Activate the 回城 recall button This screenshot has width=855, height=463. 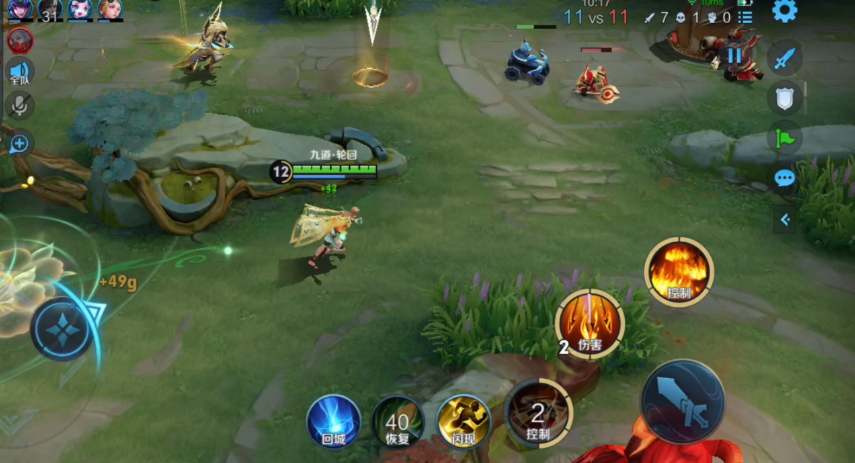(333, 418)
